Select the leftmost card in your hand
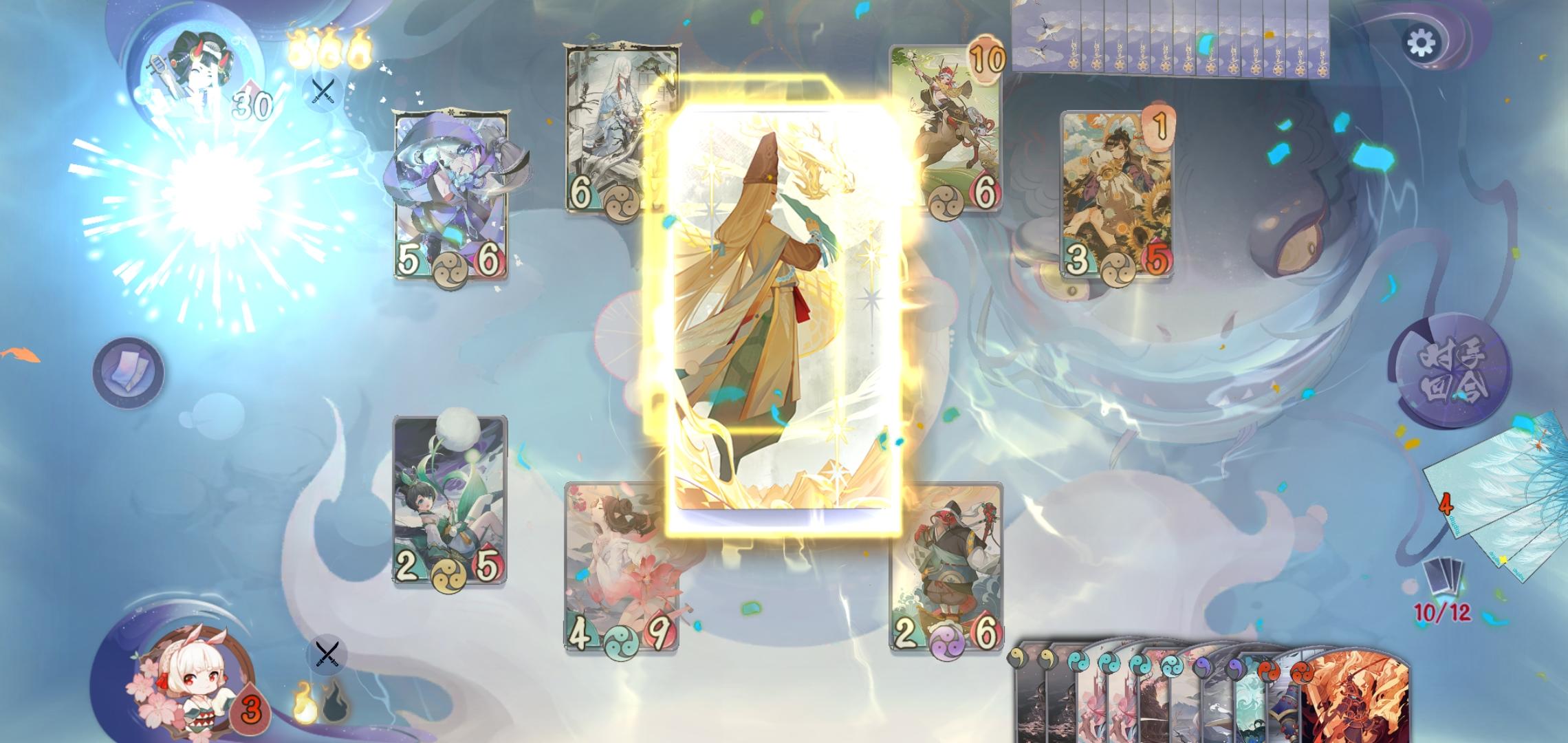 (x=1027, y=702)
